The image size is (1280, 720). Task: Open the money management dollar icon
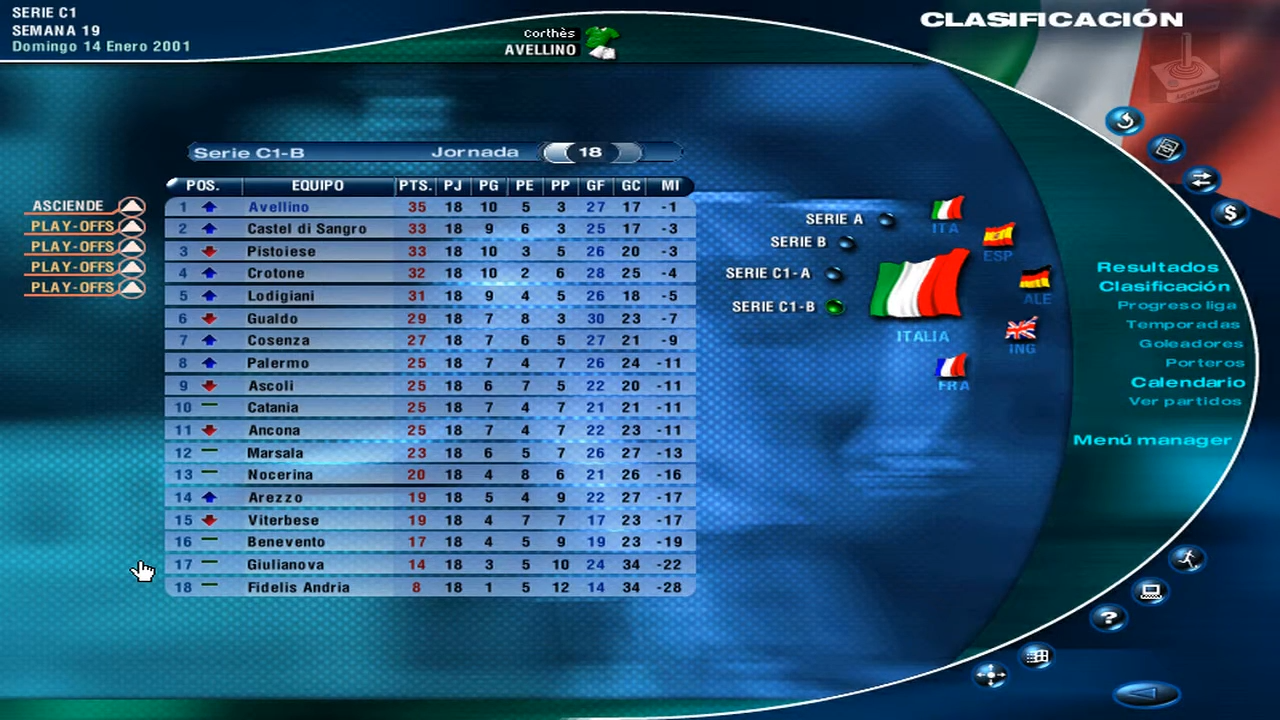point(1232,213)
